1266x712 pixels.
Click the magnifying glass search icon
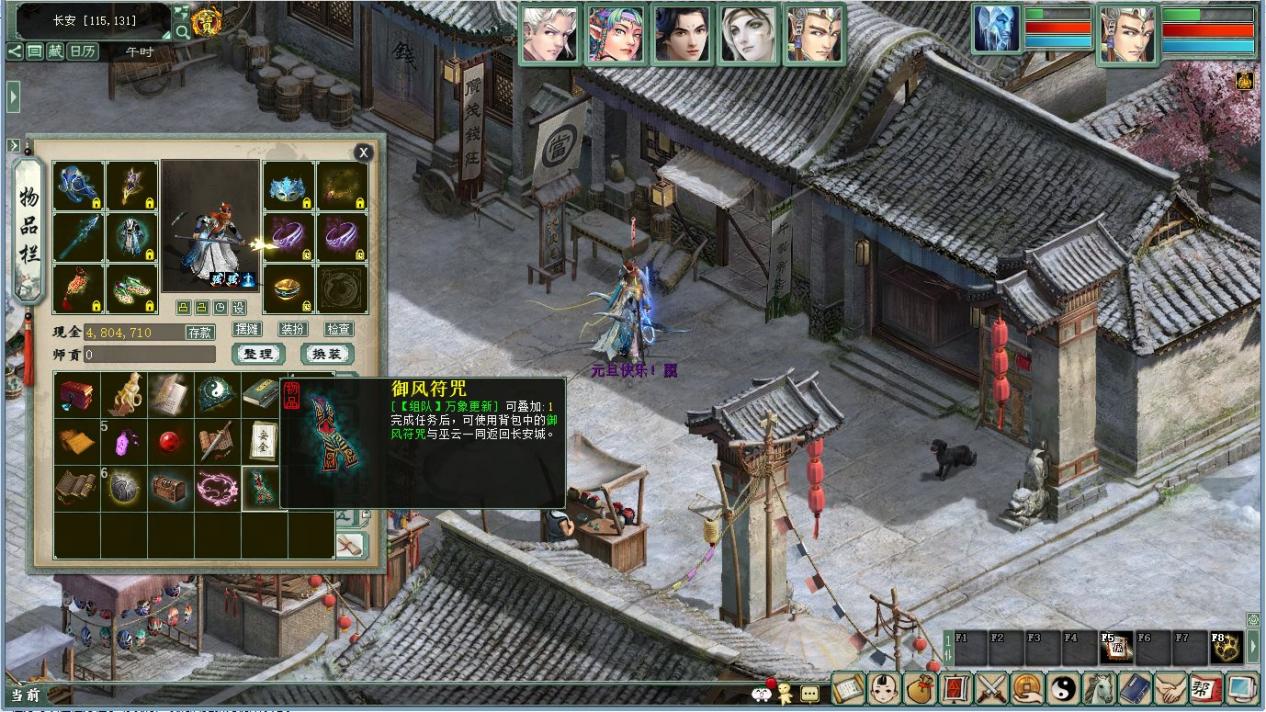coord(182,31)
